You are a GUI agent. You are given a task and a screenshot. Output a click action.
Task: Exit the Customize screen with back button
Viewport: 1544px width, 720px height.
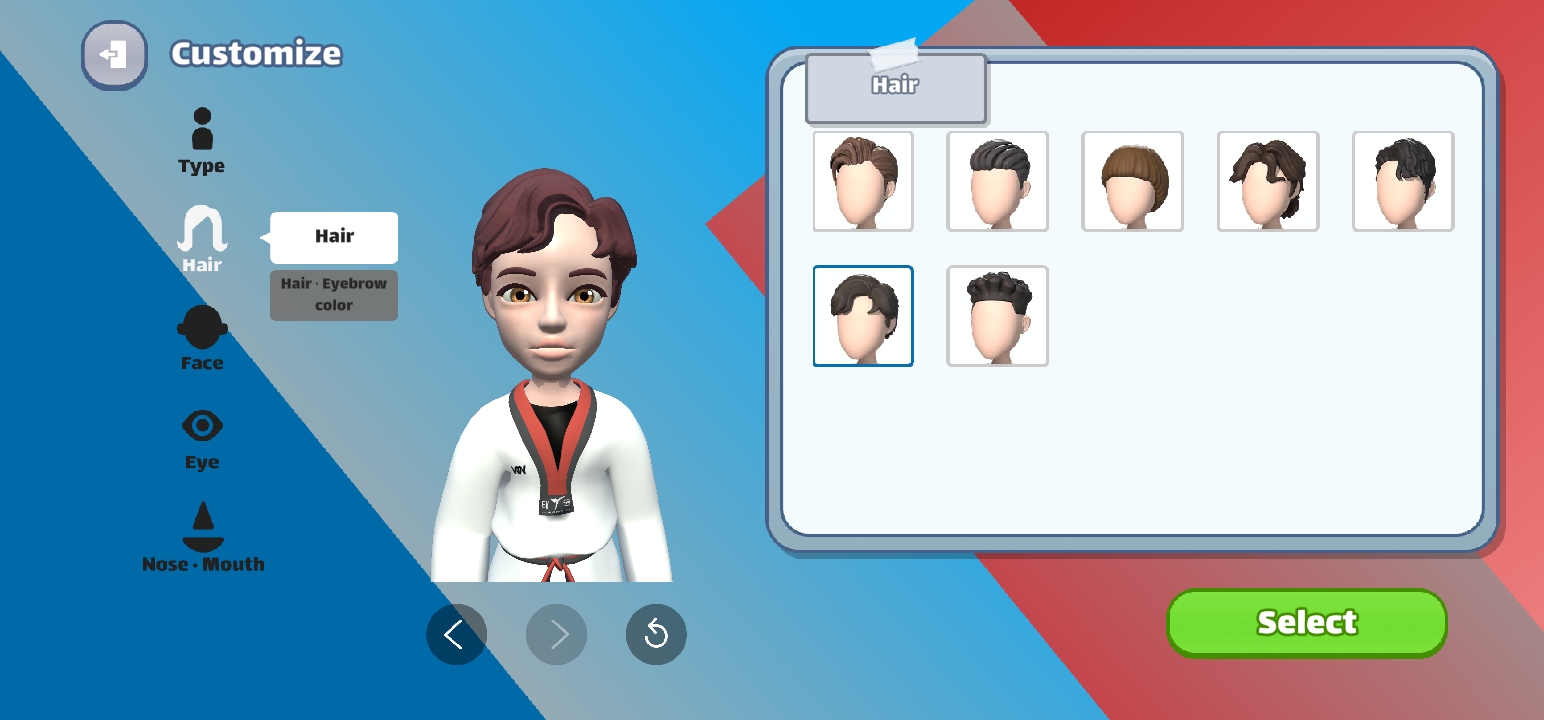(x=114, y=54)
